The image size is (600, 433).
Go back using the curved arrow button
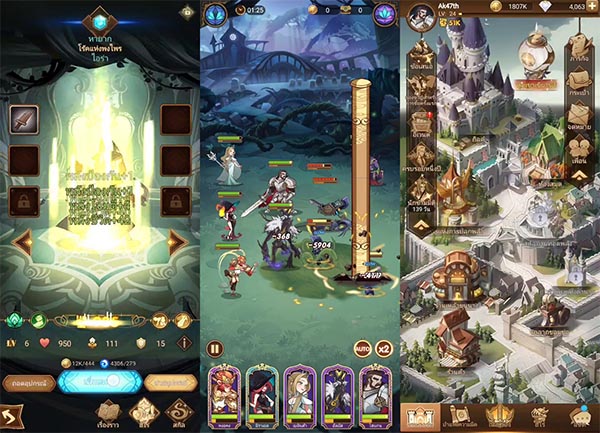click(14, 414)
